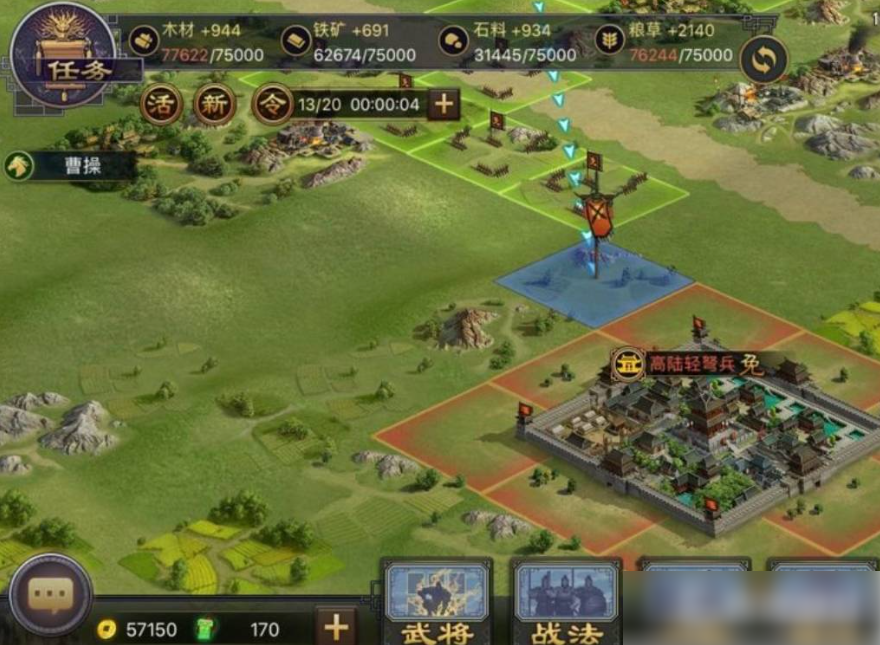Screen dimensions: 880x645
Task: Open the 活 activity button
Action: coord(161,104)
